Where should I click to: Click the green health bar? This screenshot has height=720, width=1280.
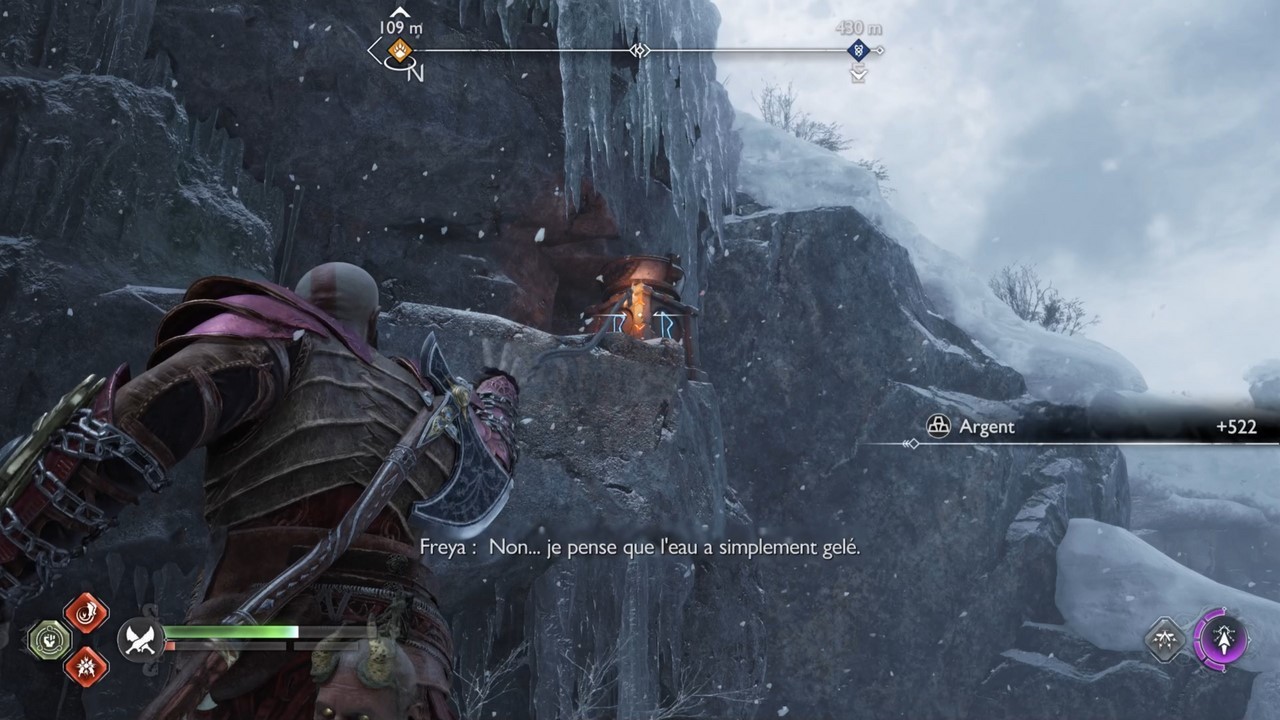[x=230, y=632]
